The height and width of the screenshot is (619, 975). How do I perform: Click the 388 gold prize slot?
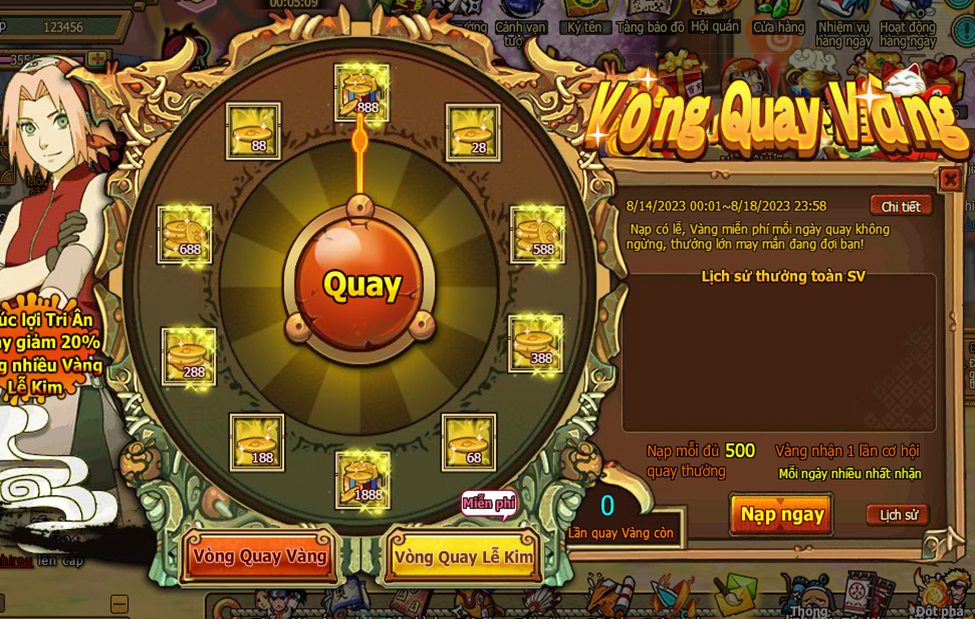pyautogui.click(x=536, y=345)
